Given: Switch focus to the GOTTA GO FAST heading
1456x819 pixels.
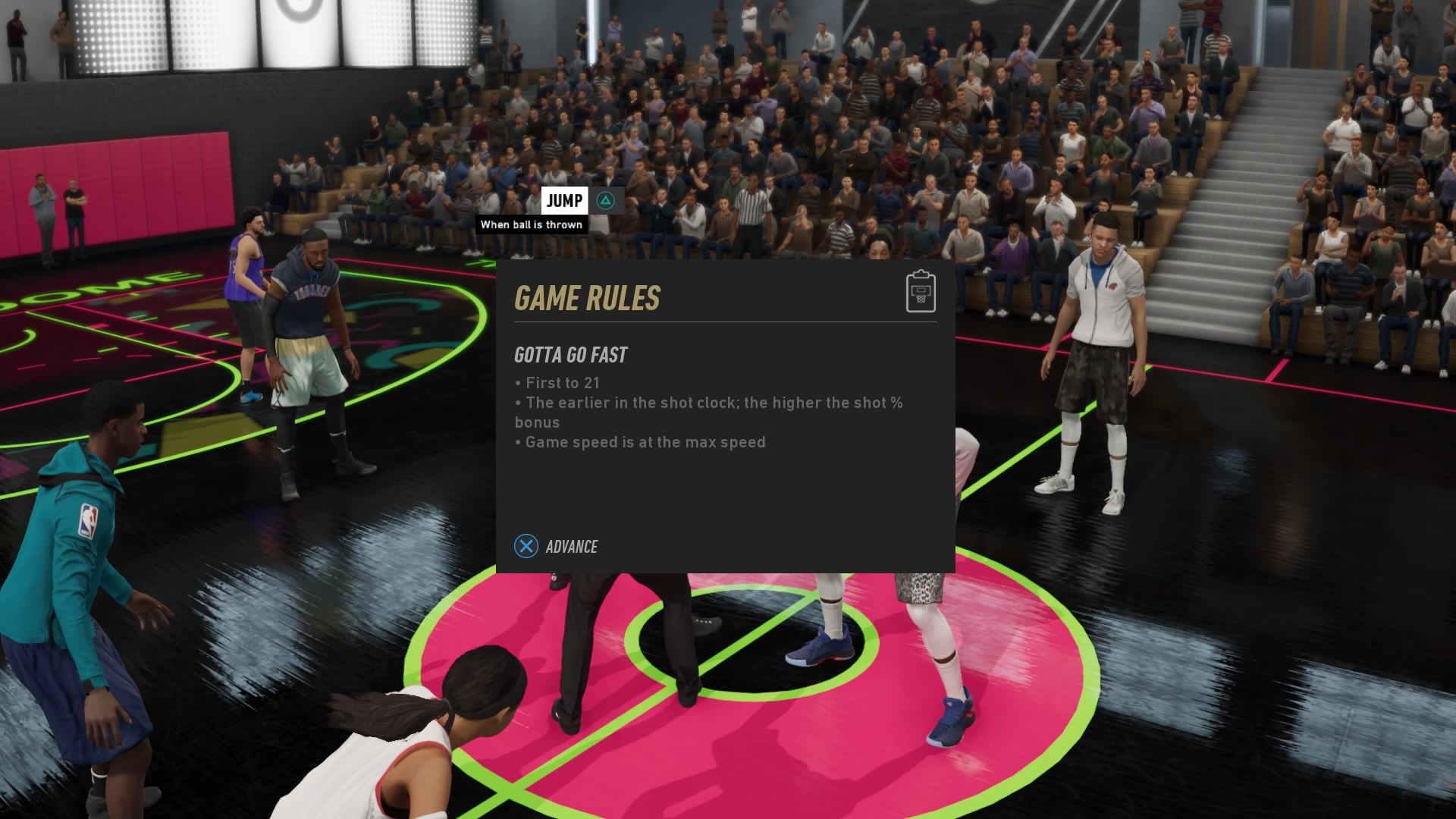Looking at the screenshot, I should click(x=570, y=354).
